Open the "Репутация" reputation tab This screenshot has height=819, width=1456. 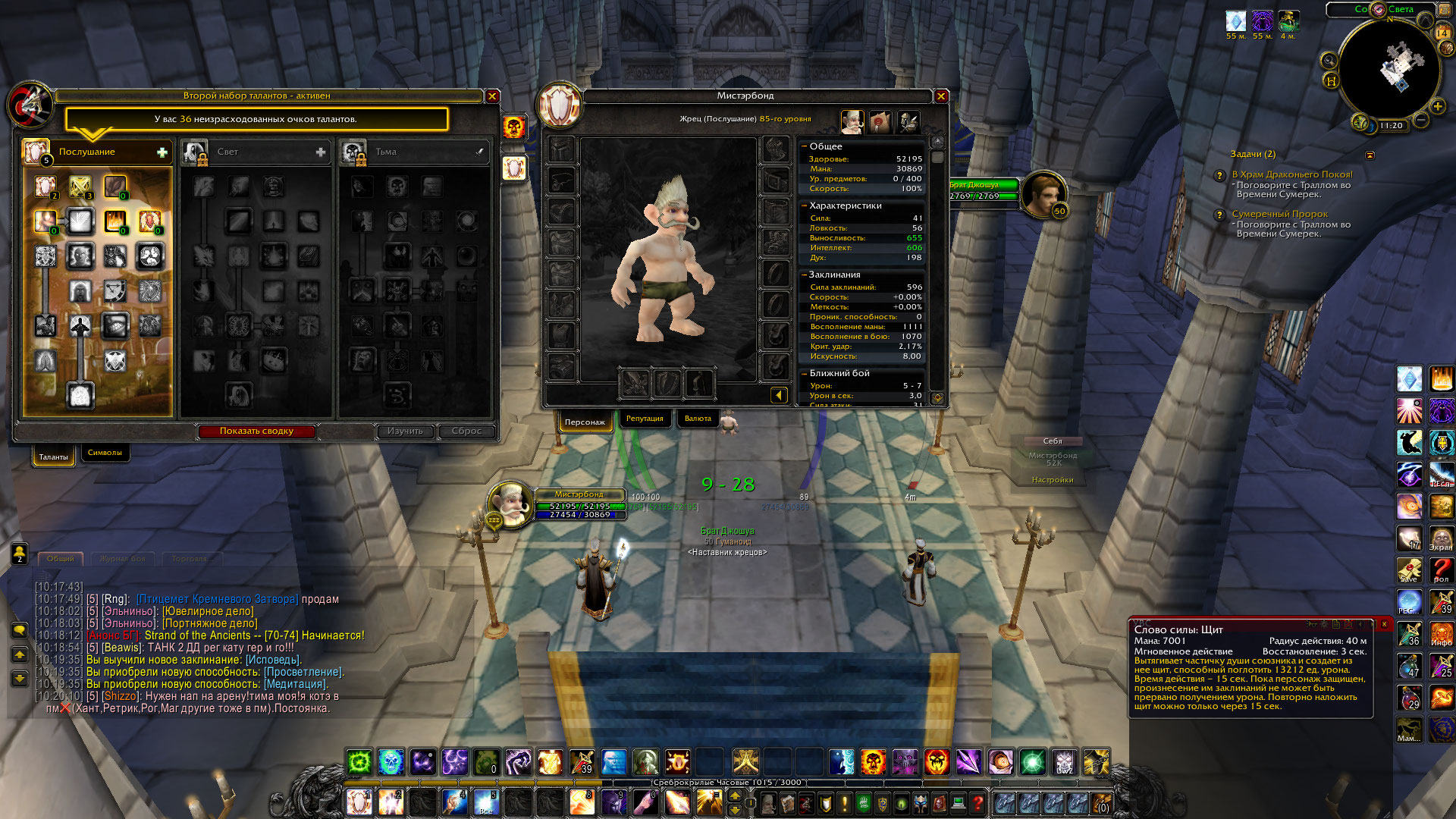point(645,419)
